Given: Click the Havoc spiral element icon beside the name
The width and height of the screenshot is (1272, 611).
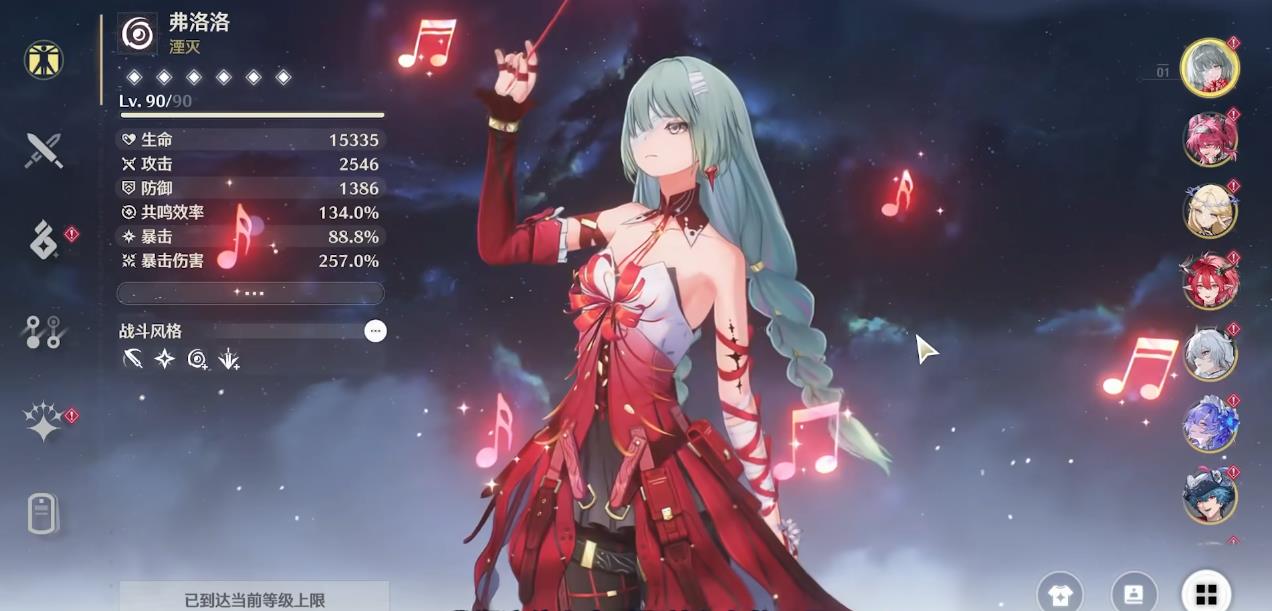Looking at the screenshot, I should [x=138, y=33].
